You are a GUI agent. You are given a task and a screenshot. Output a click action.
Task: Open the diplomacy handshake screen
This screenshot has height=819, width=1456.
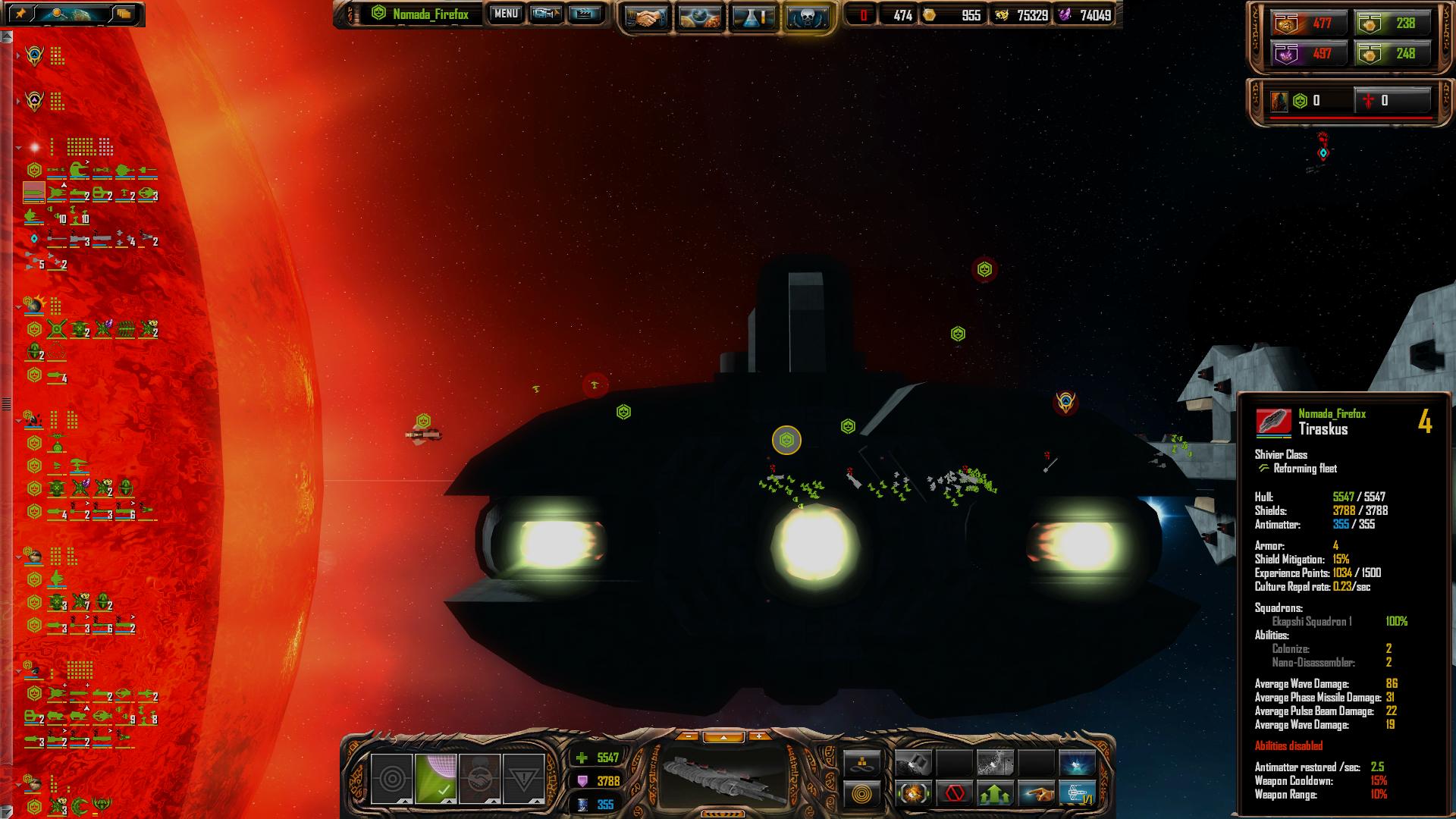[645, 17]
